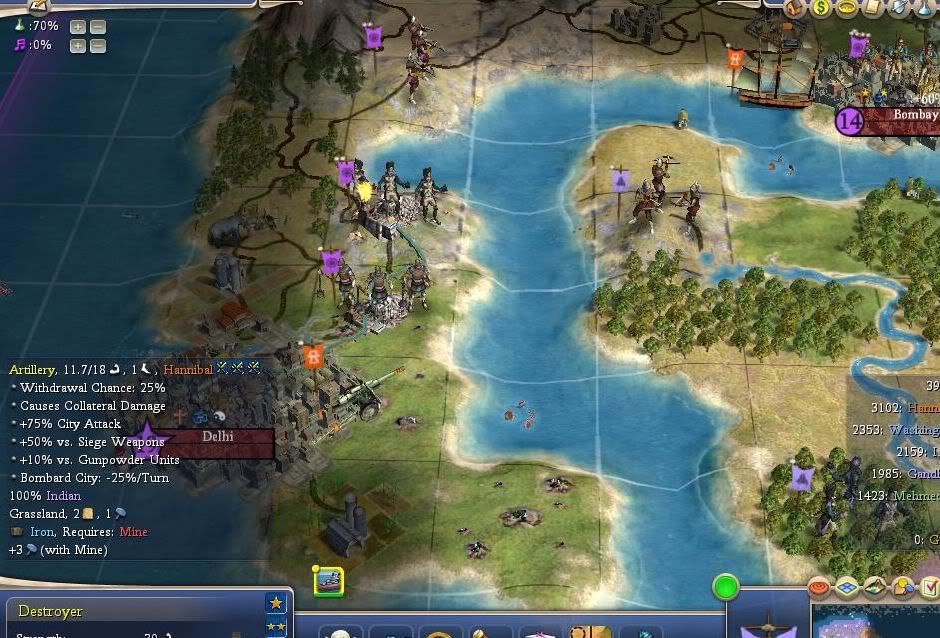
Task: Toggle the red globe view button
Action: [x=819, y=588]
